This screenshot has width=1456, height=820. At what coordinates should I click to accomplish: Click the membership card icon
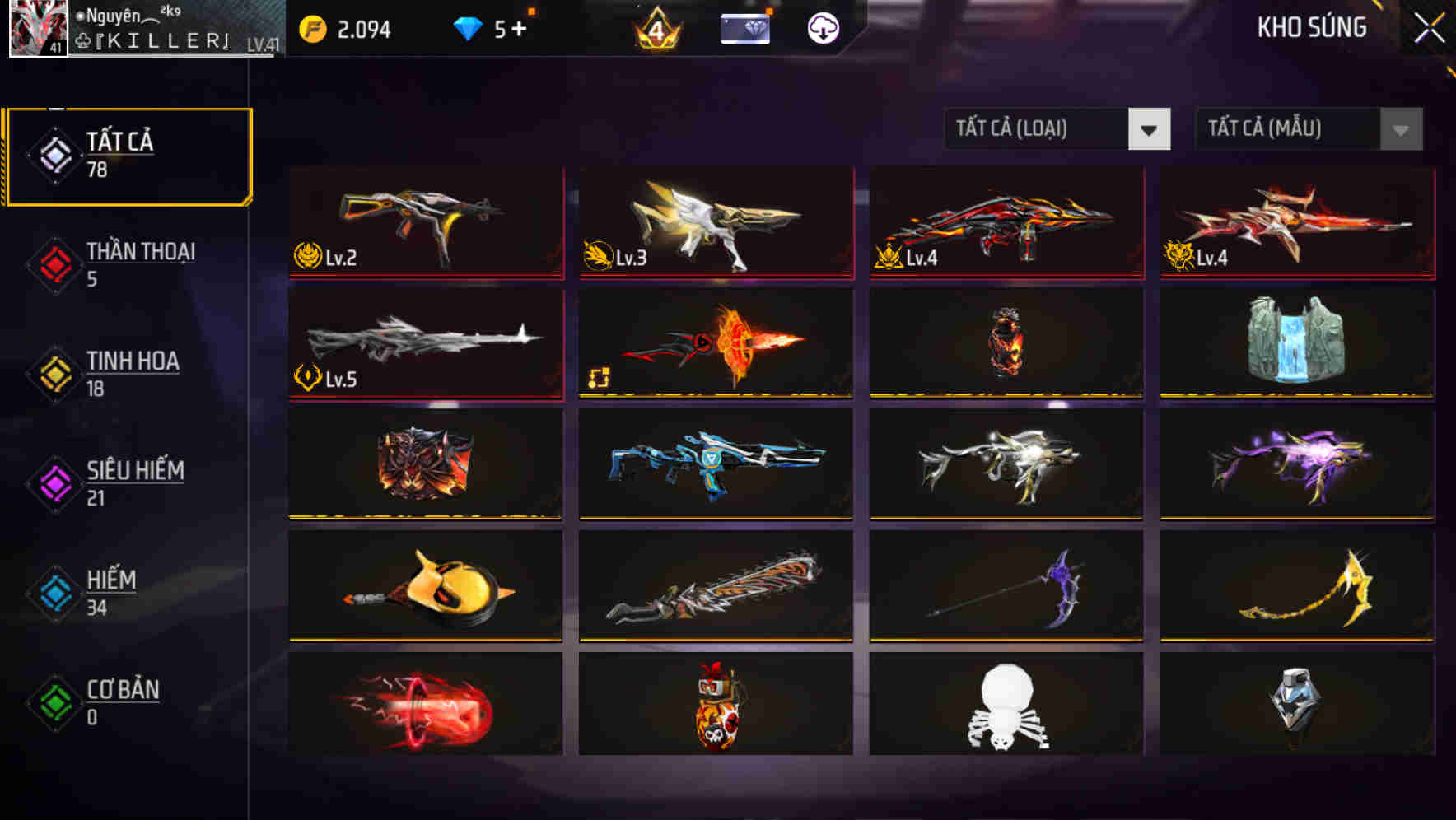[743, 27]
